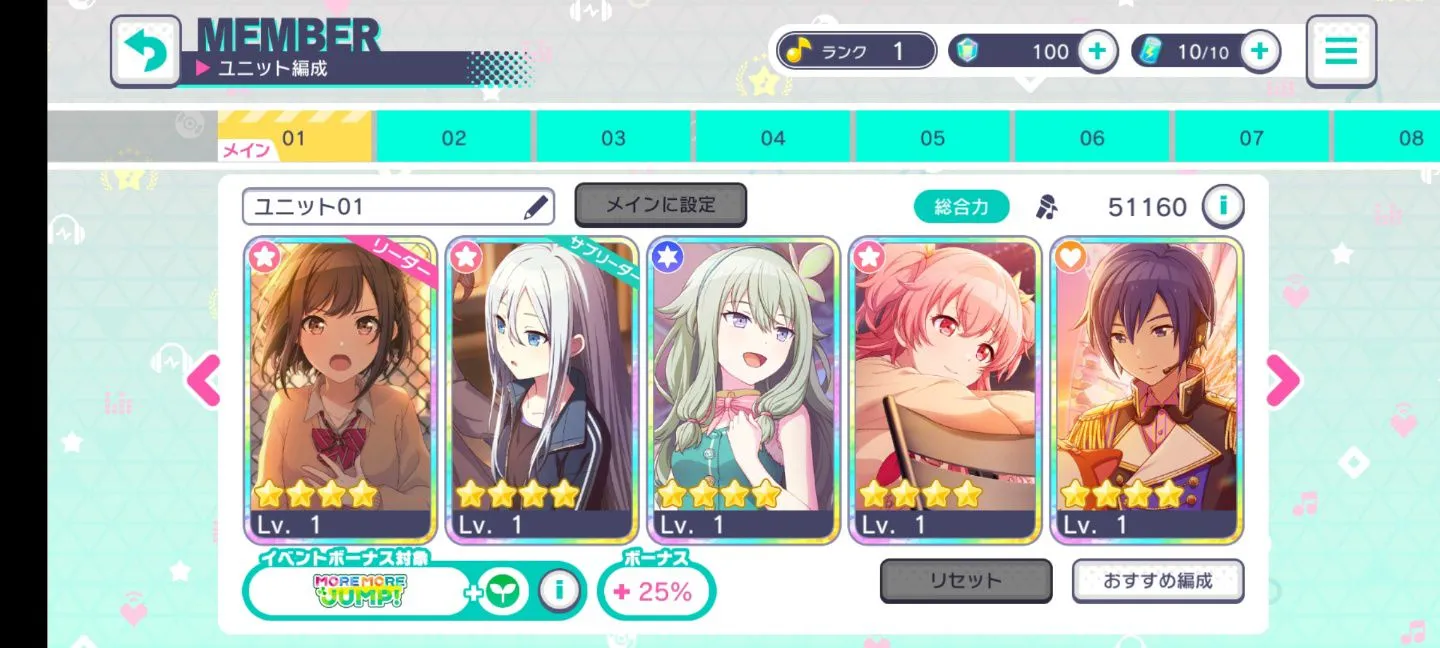Select unit tab 04
1440x648 pixels.
click(x=773, y=137)
